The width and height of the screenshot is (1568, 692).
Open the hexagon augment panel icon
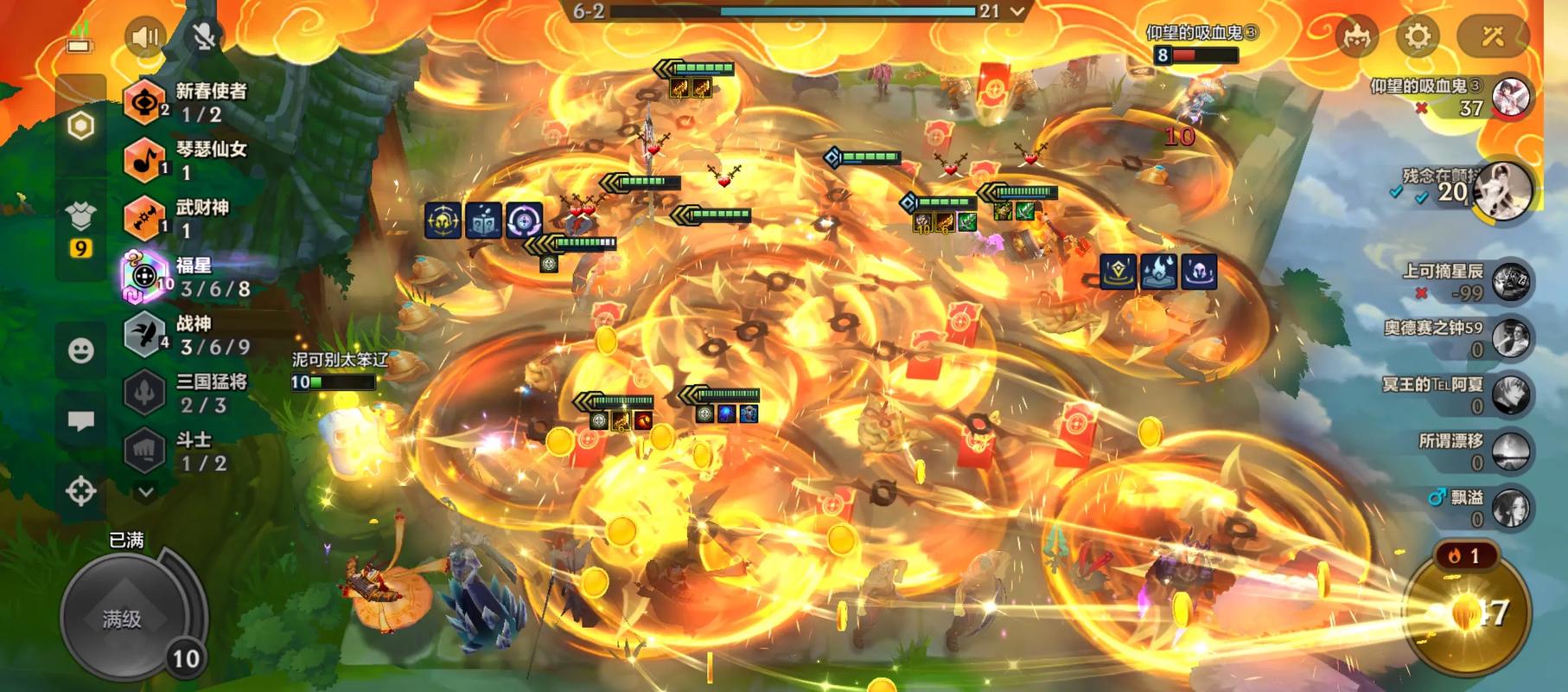pyautogui.click(x=80, y=126)
